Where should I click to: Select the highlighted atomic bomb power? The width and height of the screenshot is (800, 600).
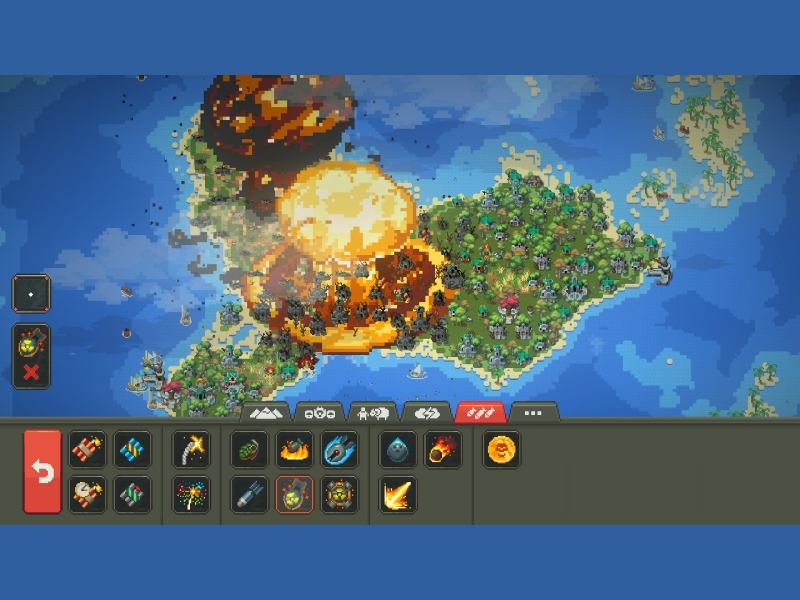(x=295, y=494)
